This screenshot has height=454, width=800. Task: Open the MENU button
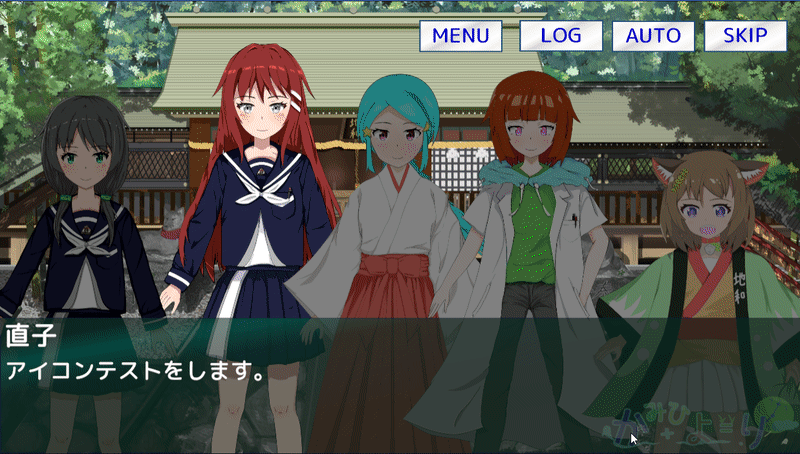pyautogui.click(x=460, y=36)
